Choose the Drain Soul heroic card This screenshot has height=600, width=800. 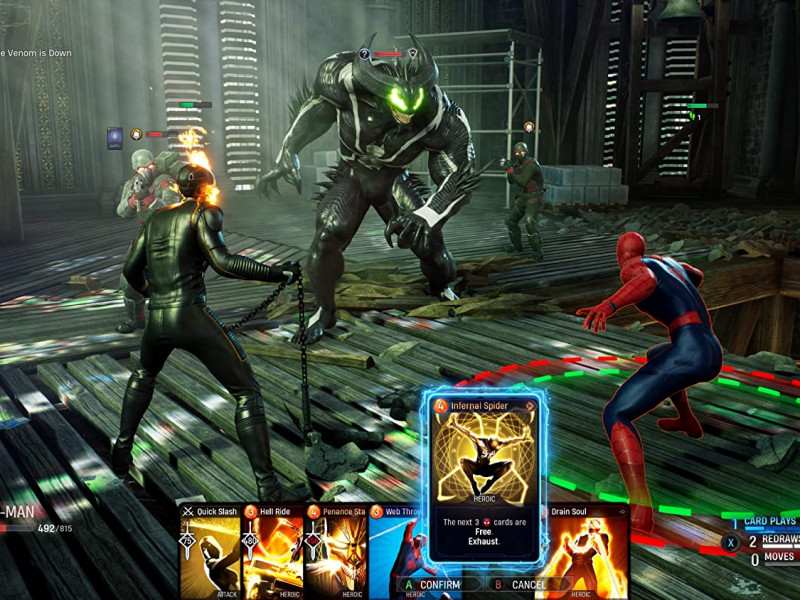(x=588, y=551)
